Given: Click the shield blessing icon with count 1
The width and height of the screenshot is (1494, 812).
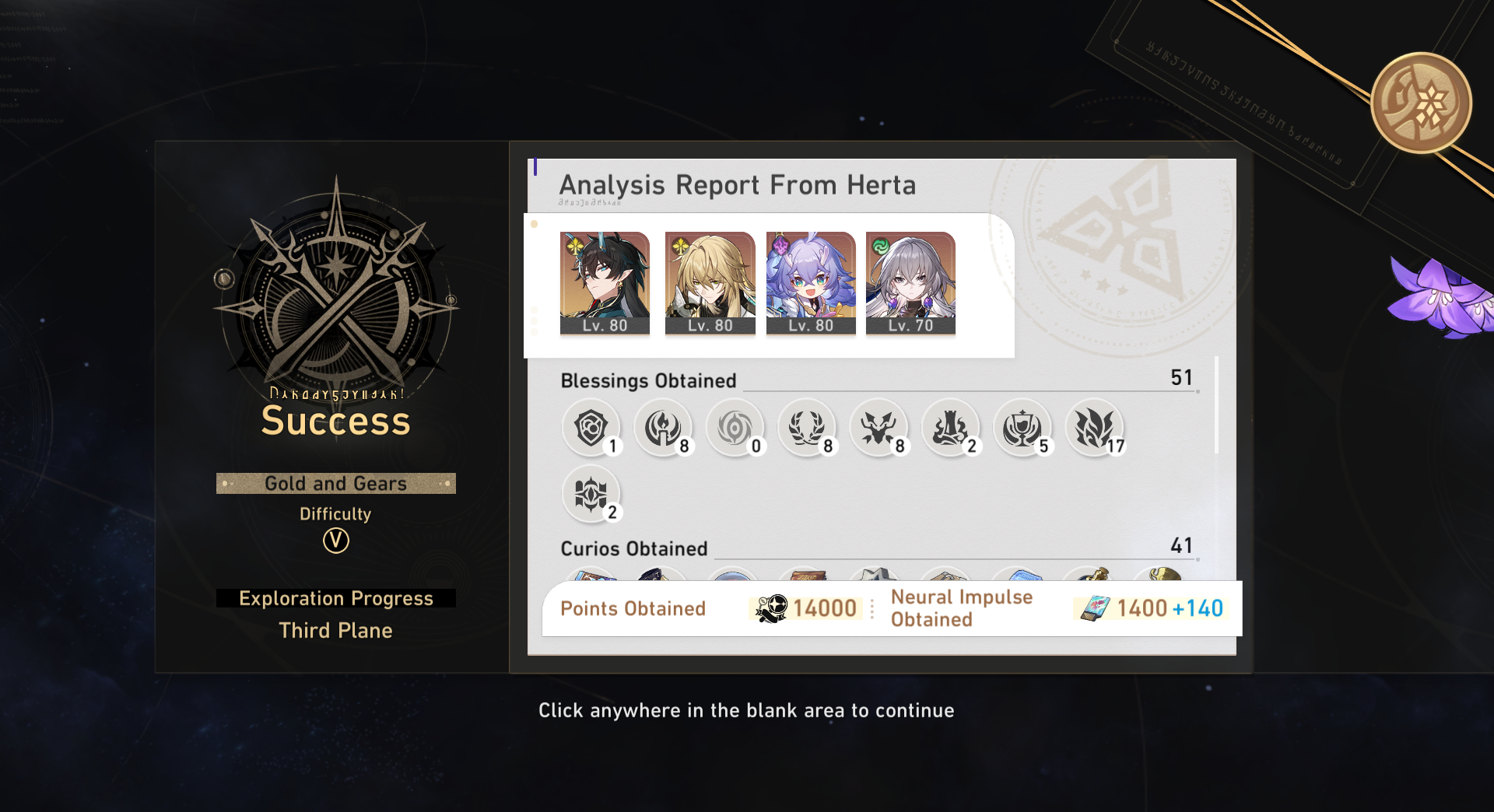Looking at the screenshot, I should coord(591,428).
